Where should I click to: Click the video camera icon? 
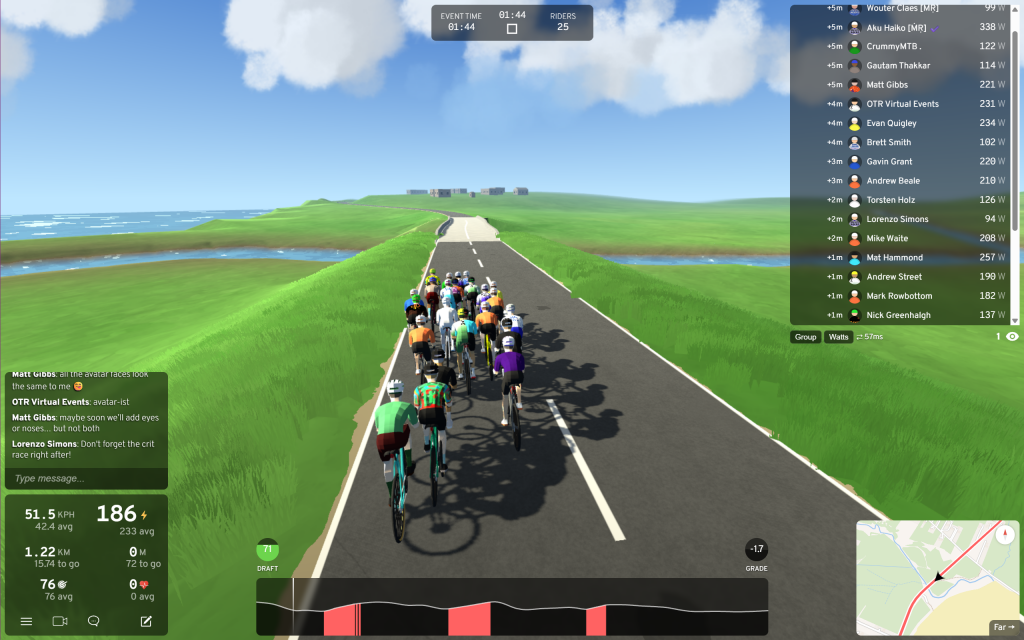click(x=59, y=621)
